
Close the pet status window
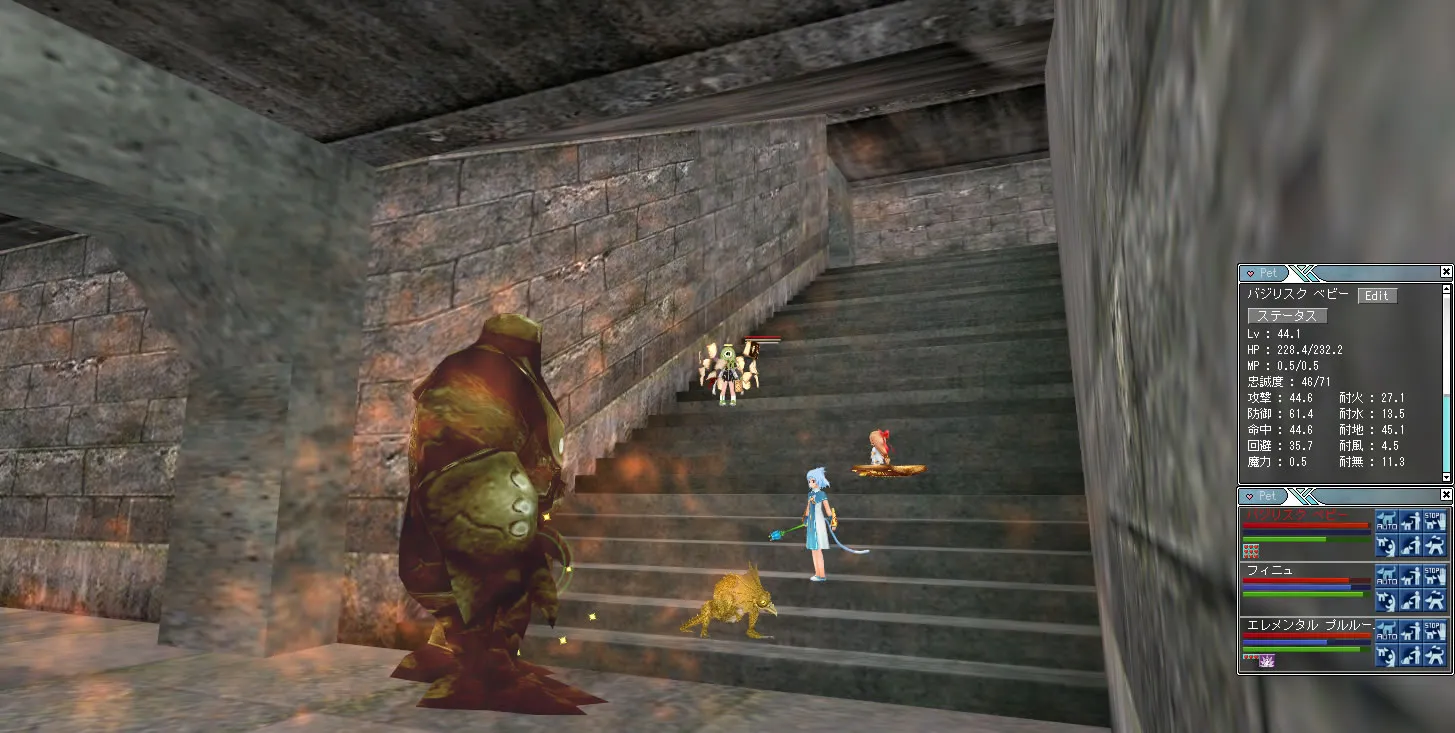pyautogui.click(x=1446, y=272)
